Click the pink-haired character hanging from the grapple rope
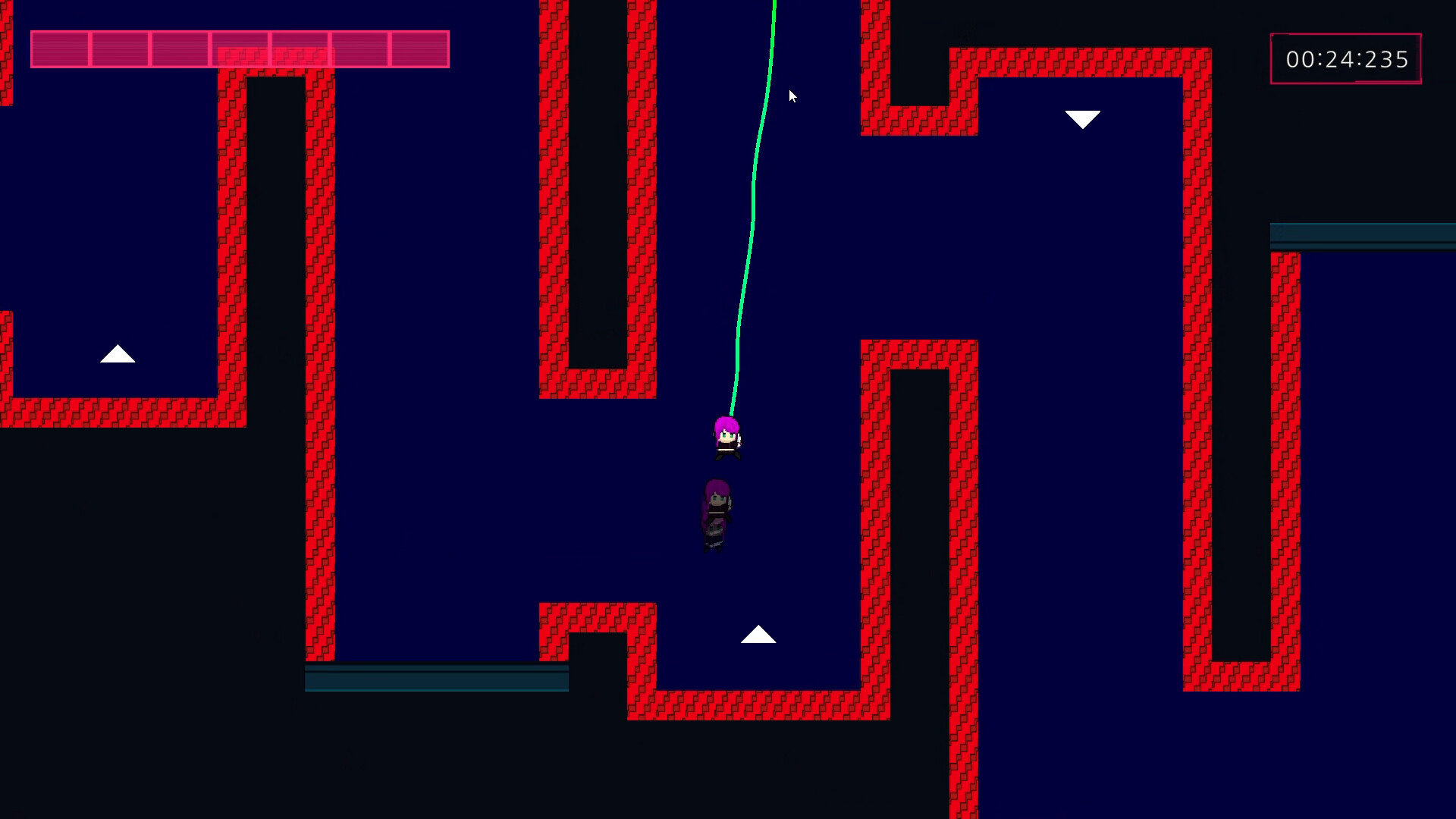The width and height of the screenshot is (1456, 819). pos(726,440)
